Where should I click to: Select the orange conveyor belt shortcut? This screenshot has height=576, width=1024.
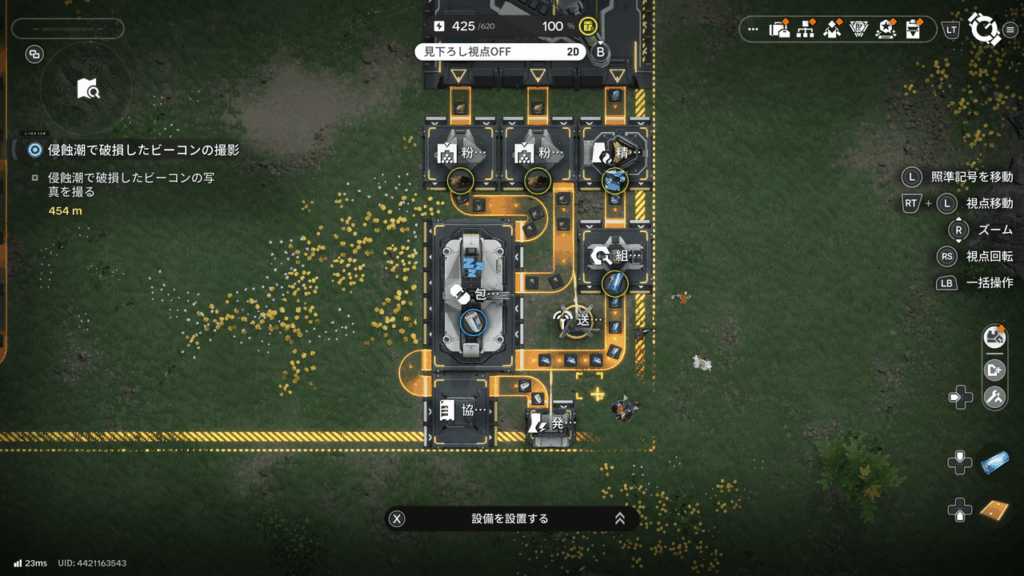[996, 510]
